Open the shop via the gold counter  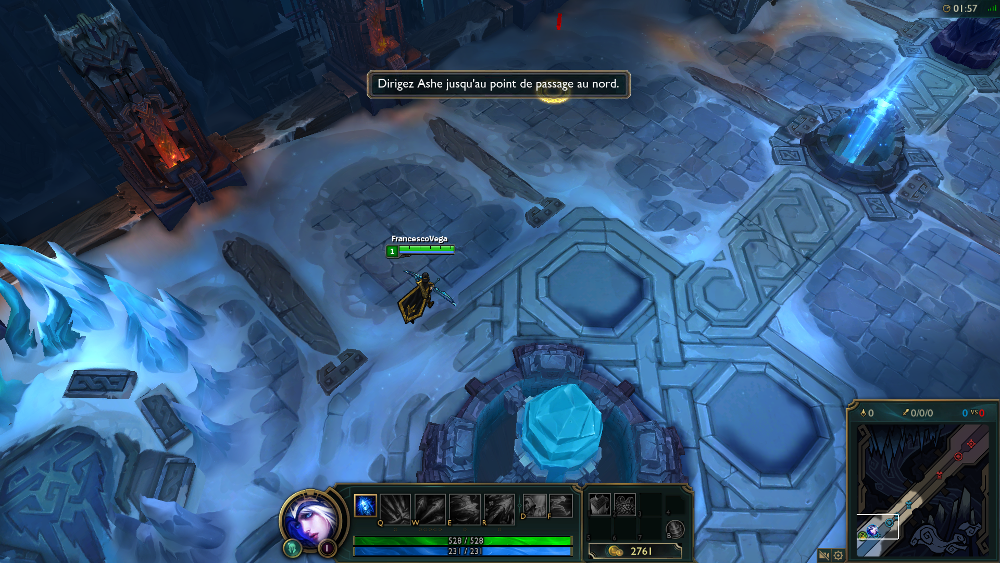click(634, 550)
